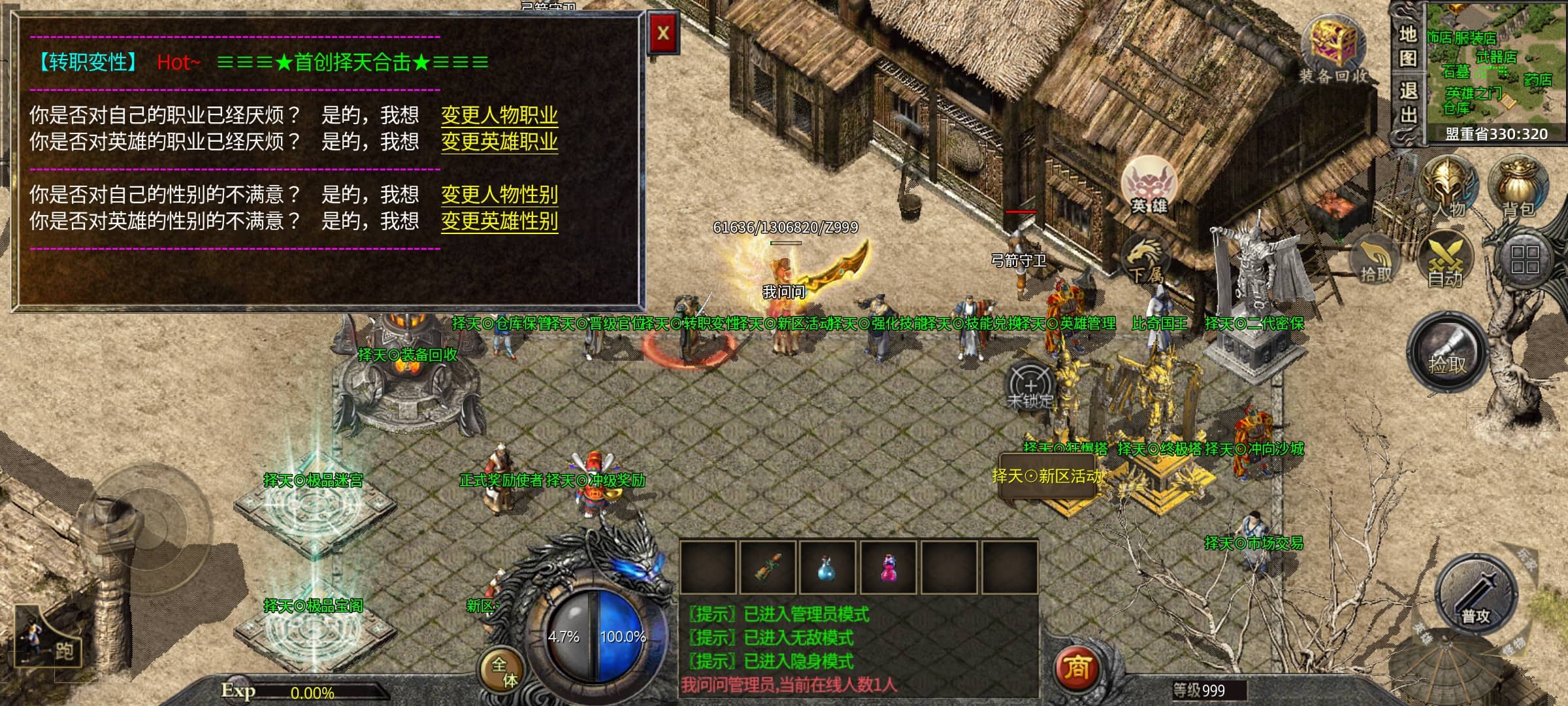Open the 地图 map button
This screenshot has height=706, width=1568.
pos(1407,46)
